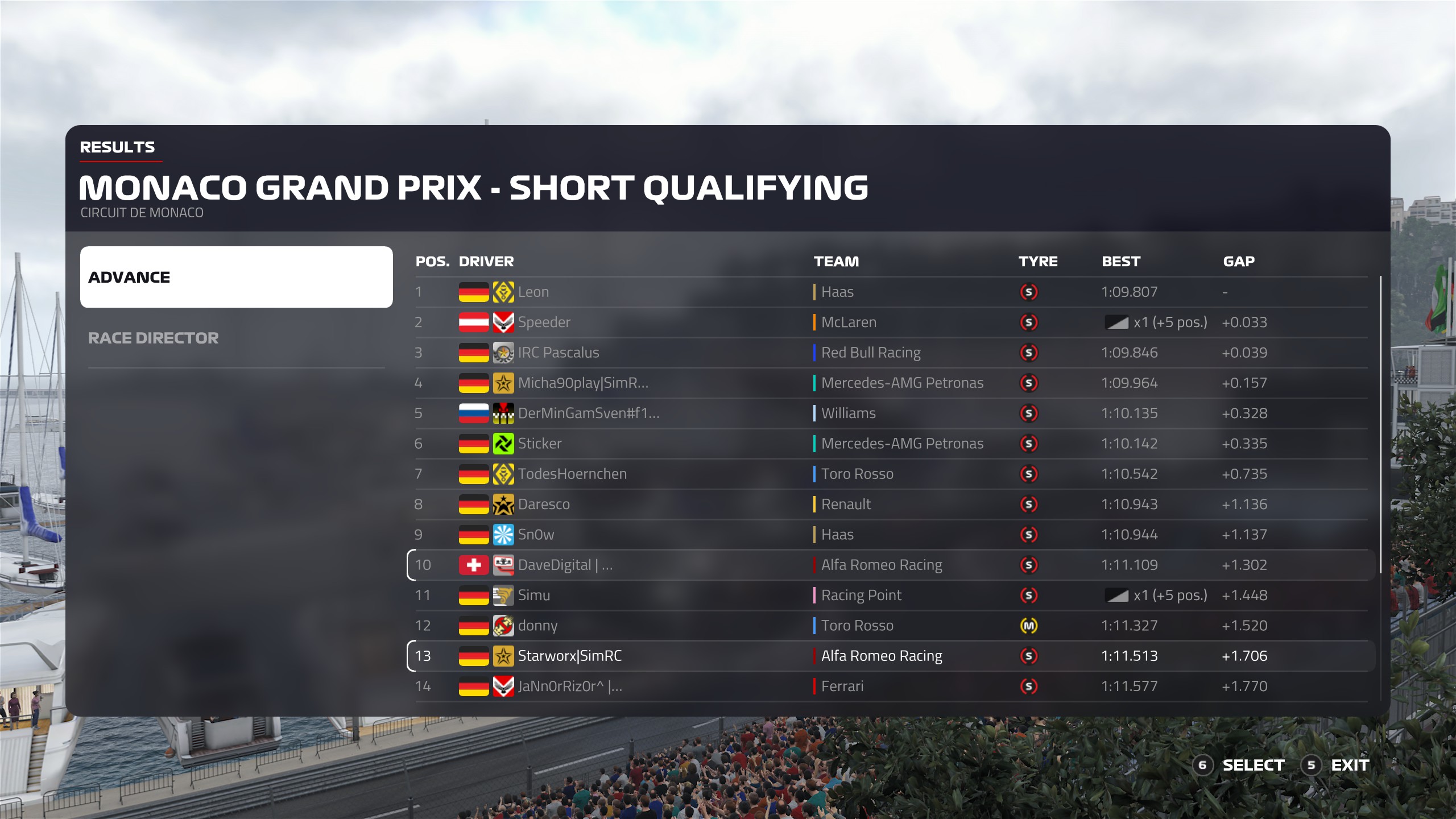Viewport: 1456px width, 819px height.
Task: Click the Advance button
Action: point(236,277)
